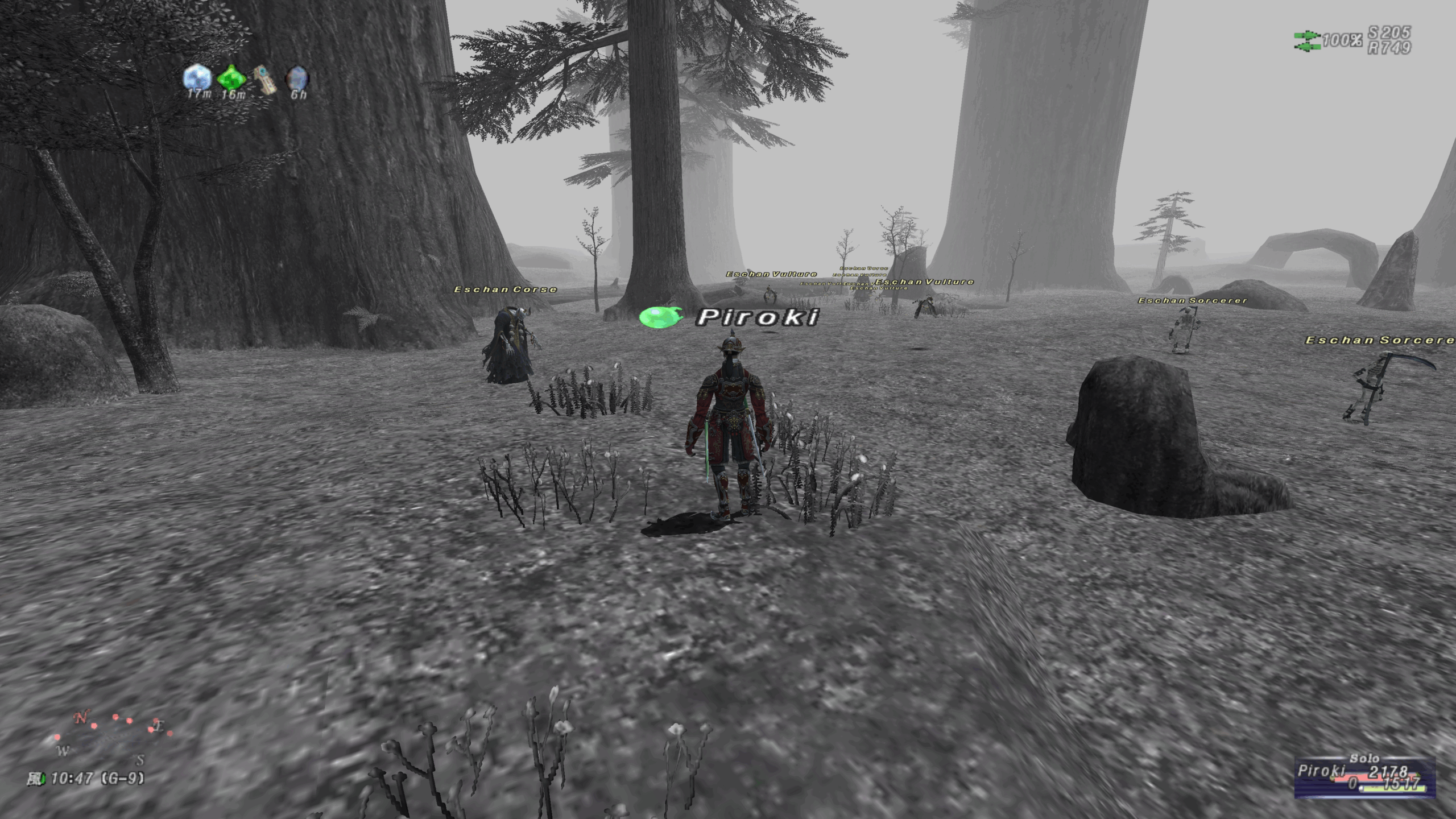Click the green diamond status effect icon
The width and height of the screenshot is (1456, 819).
pos(231,77)
